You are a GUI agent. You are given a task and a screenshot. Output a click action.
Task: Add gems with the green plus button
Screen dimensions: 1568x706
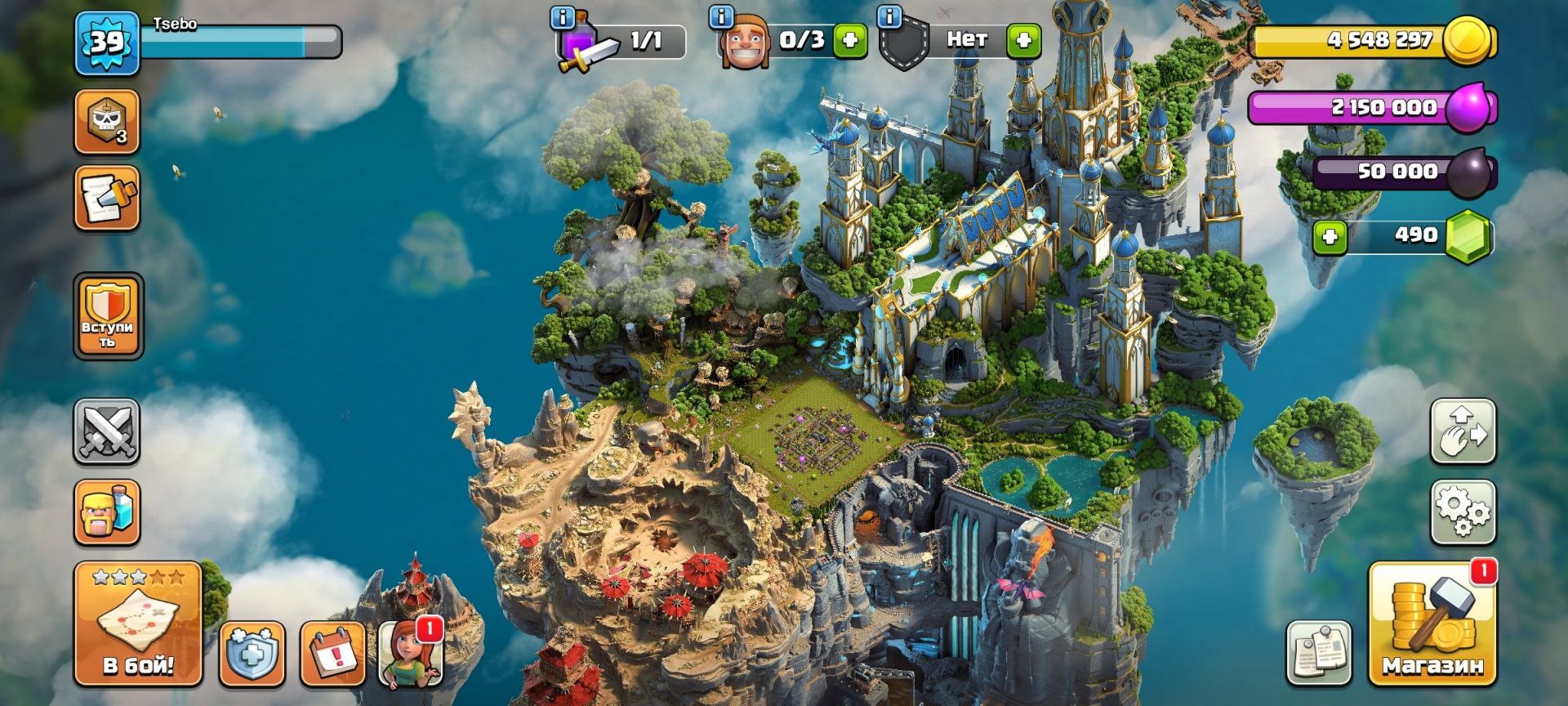coord(1330,237)
